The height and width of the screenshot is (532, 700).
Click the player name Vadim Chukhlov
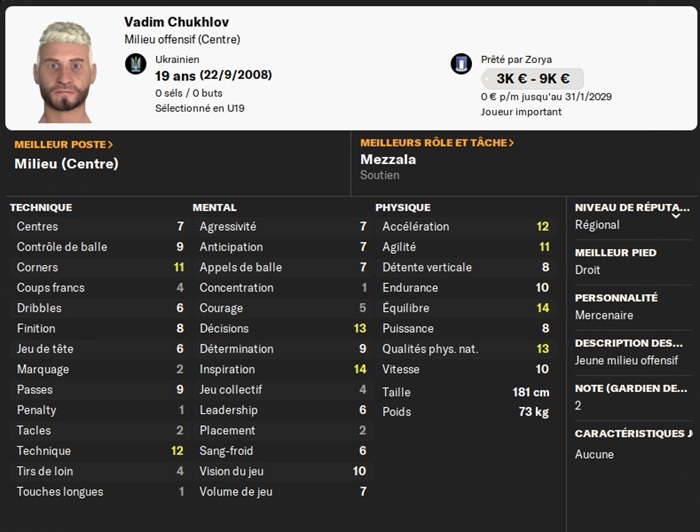coord(177,22)
